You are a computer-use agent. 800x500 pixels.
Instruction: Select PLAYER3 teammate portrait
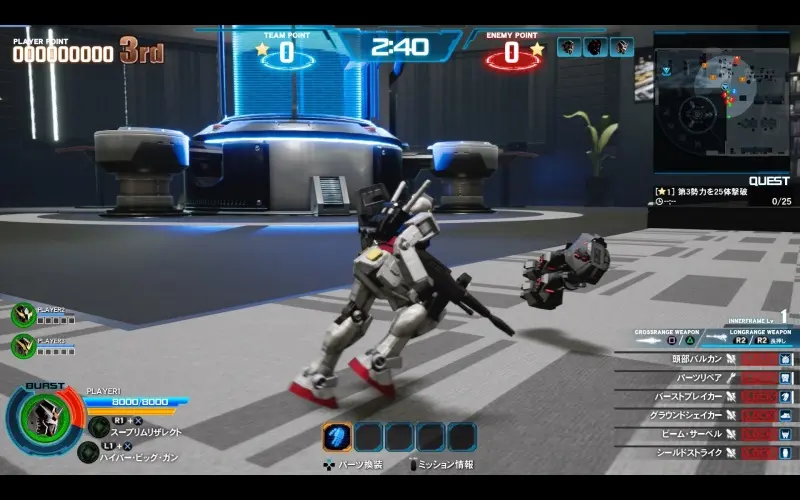click(x=22, y=346)
